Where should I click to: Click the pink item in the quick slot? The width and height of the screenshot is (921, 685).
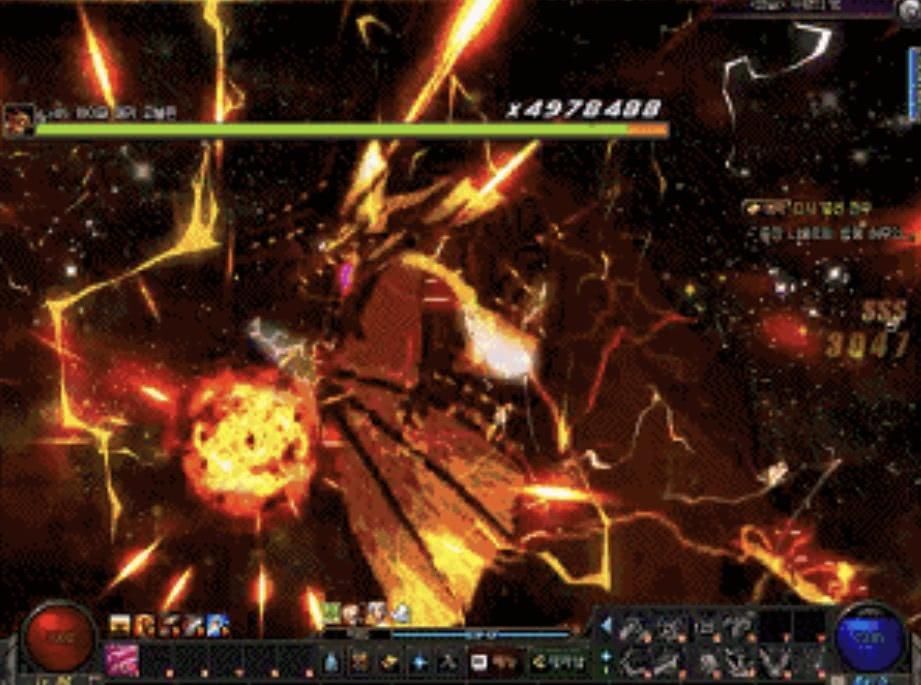(x=123, y=660)
